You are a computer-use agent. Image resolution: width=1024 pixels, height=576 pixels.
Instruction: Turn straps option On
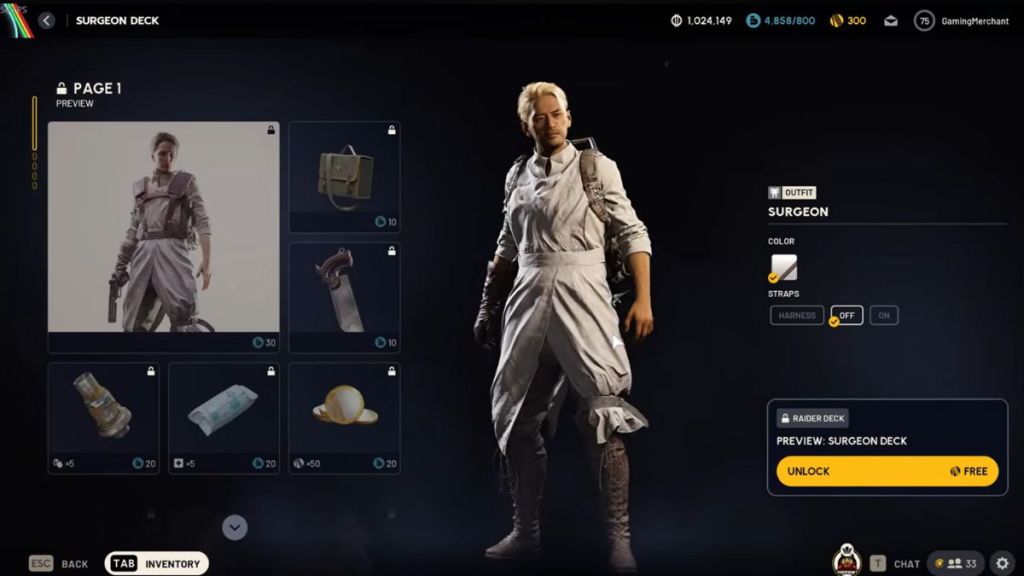point(883,316)
